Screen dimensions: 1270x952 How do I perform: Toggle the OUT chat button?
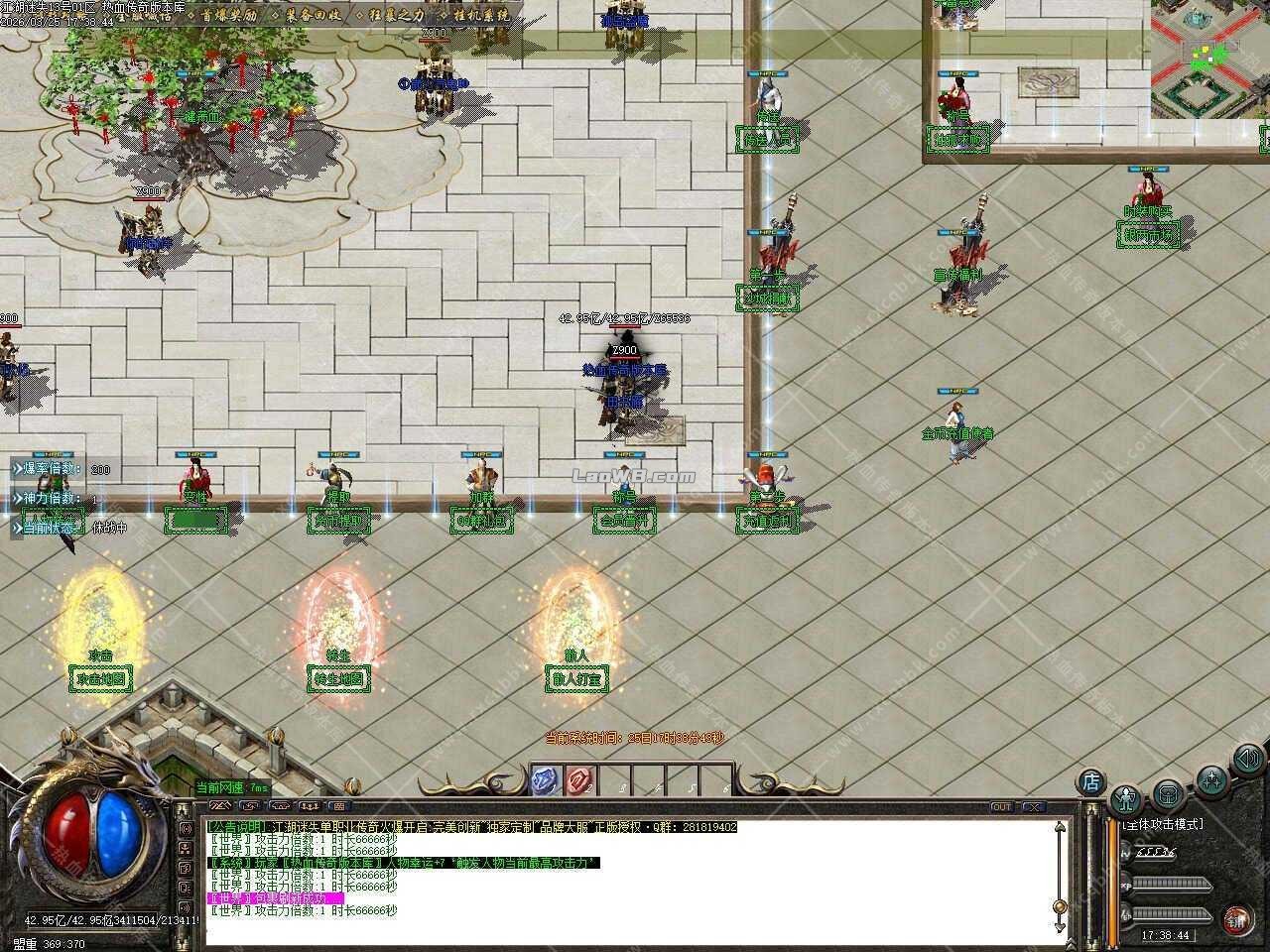tap(1004, 807)
